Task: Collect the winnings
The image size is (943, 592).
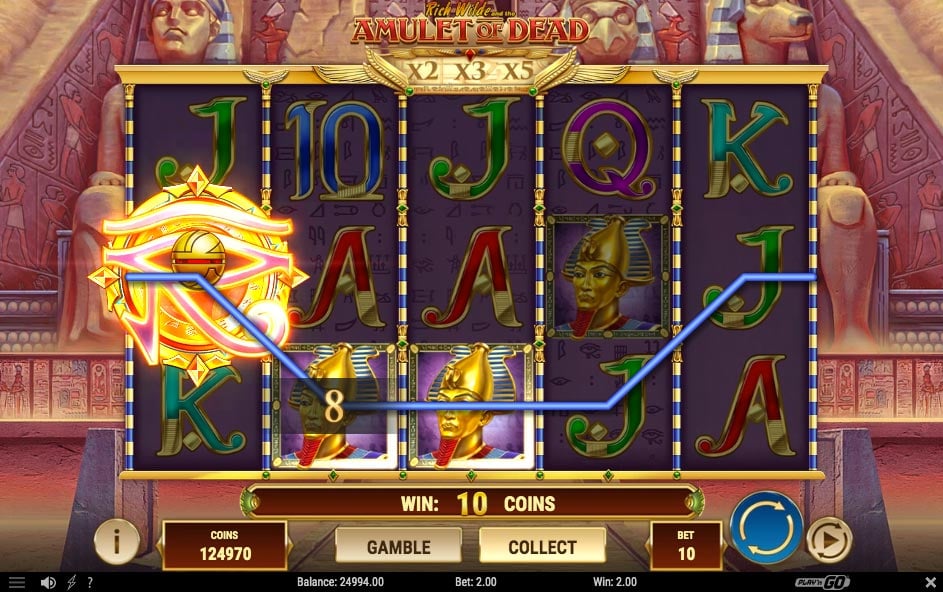Action: [542, 546]
